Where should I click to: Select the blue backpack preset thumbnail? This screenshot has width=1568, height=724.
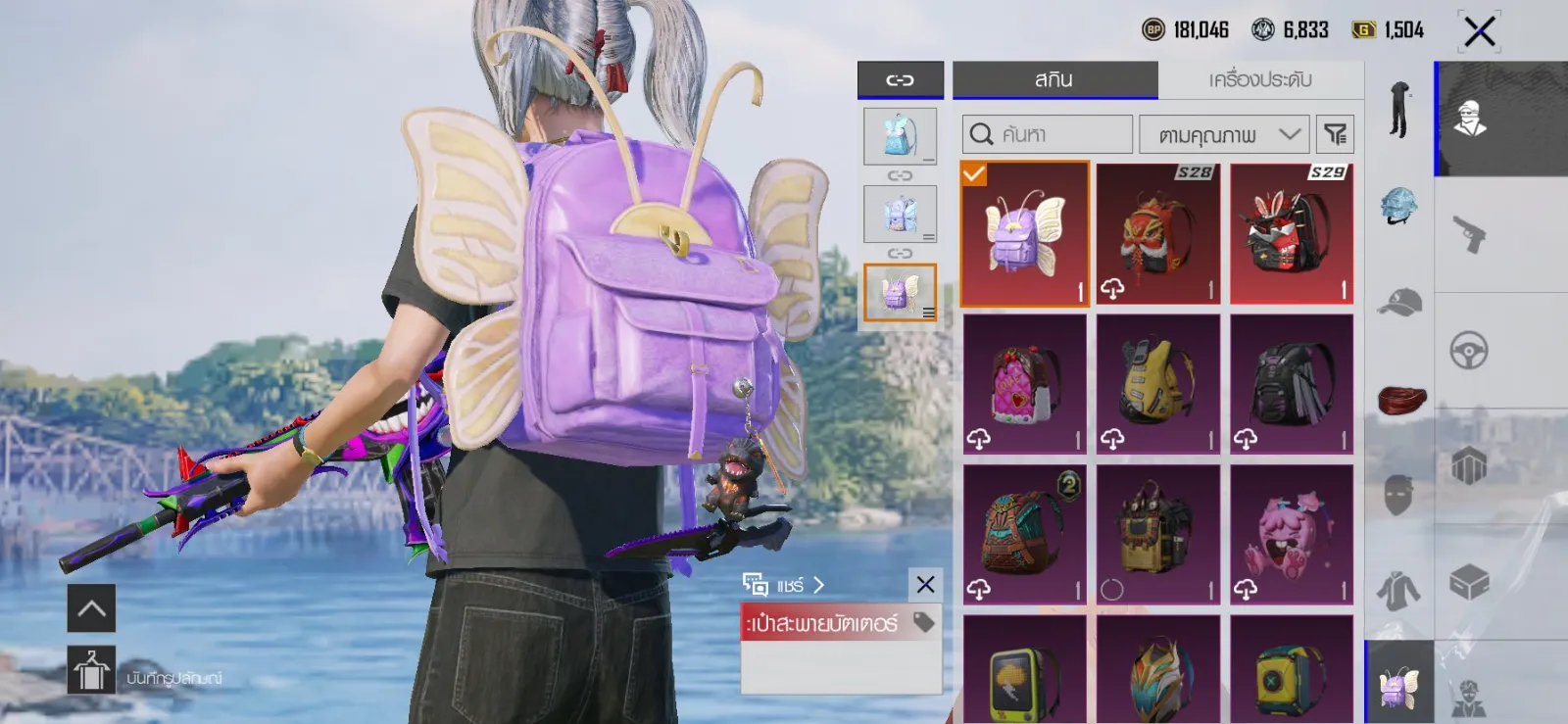[900, 136]
